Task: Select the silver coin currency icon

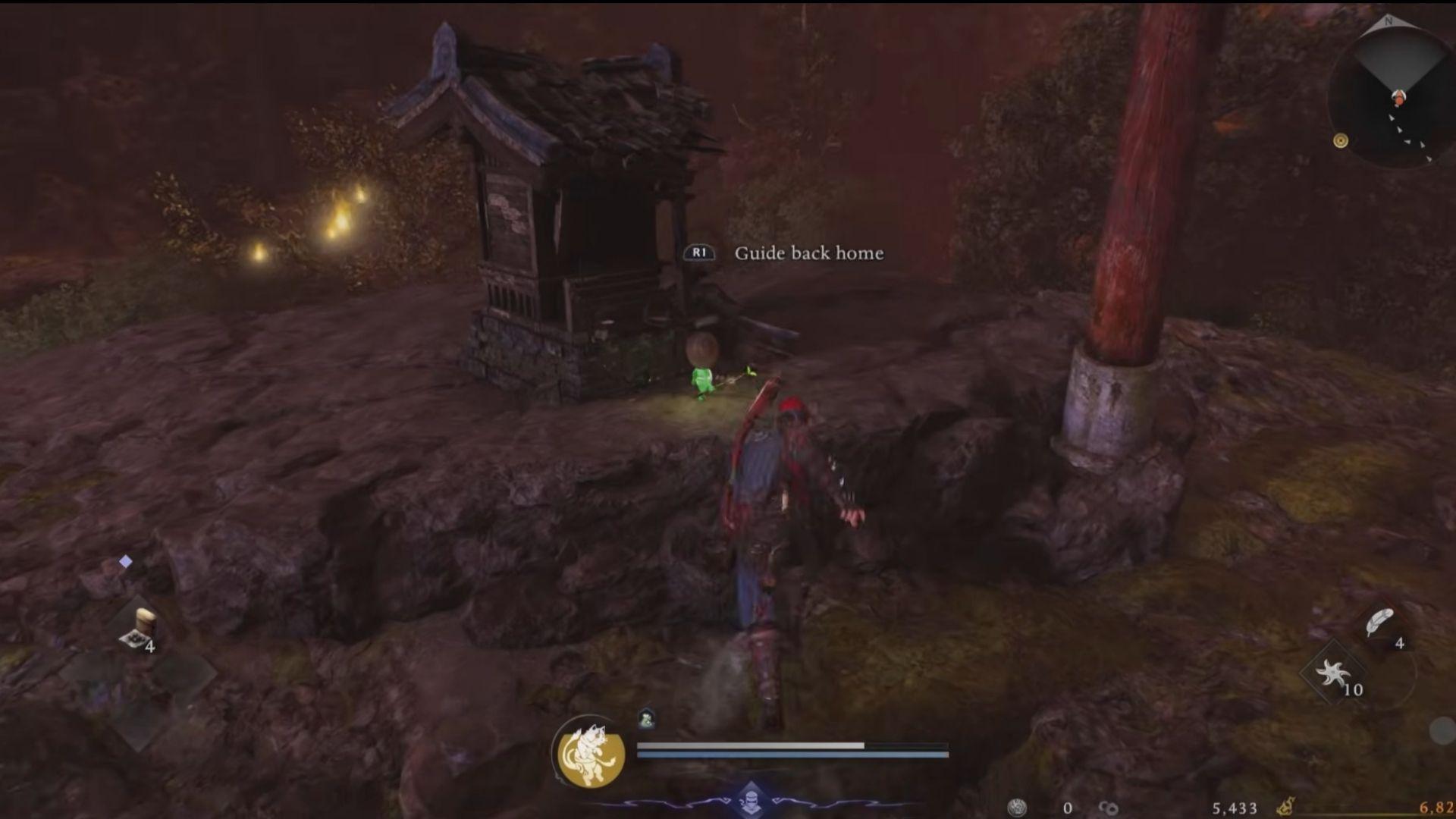Action: tap(1017, 806)
